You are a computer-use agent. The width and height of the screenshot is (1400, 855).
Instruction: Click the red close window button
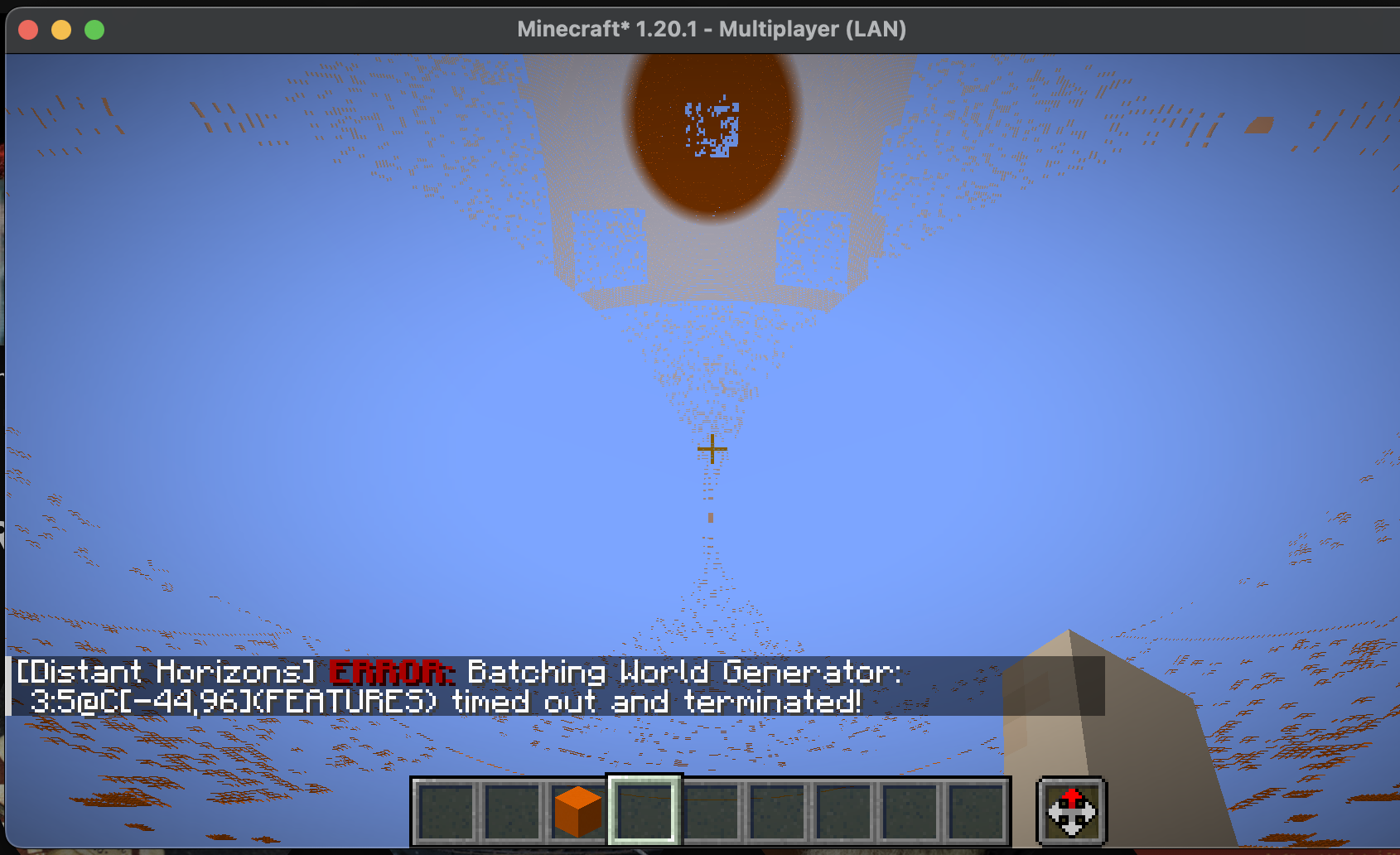(x=28, y=29)
